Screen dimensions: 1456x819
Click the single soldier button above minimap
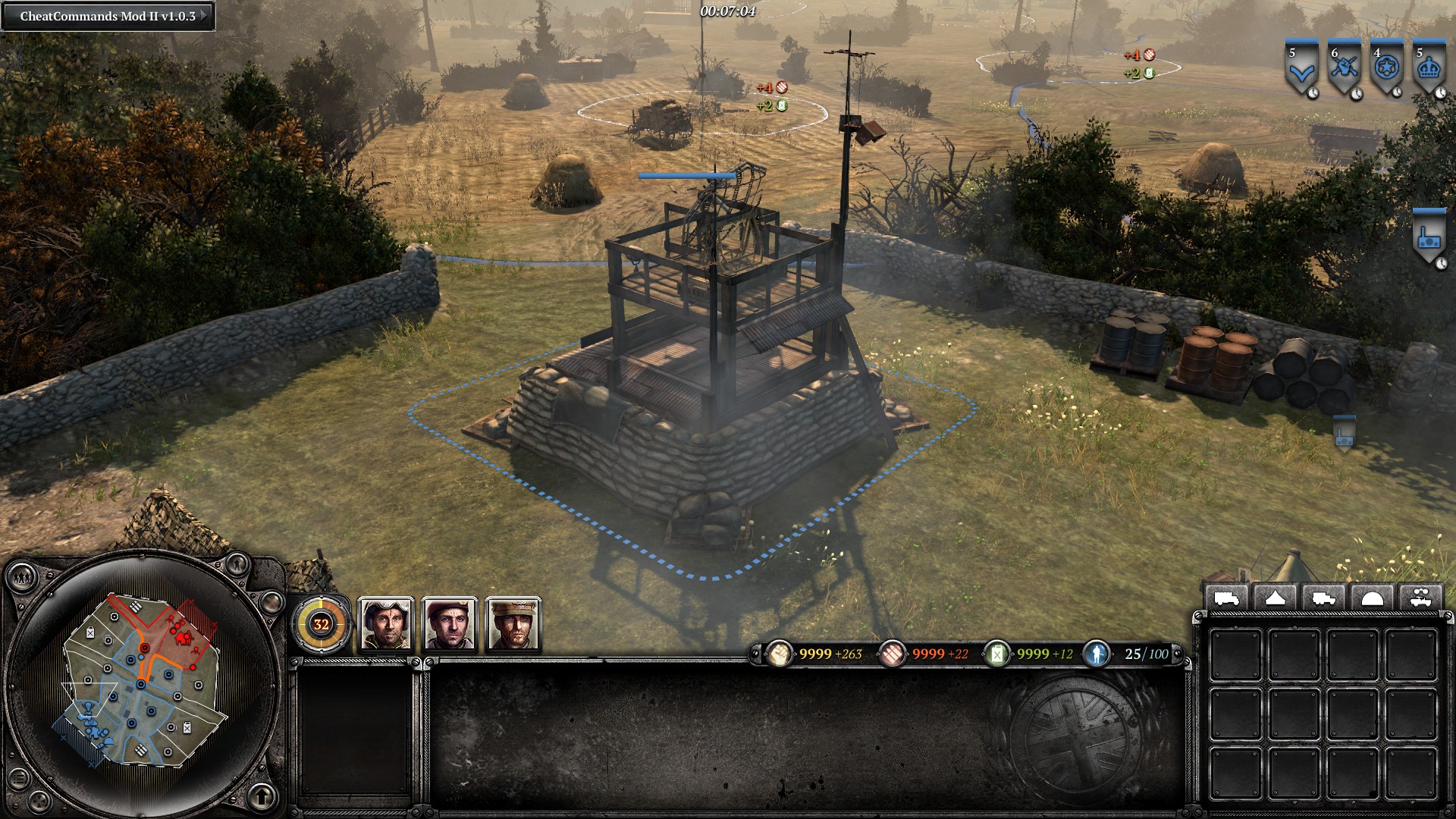coord(237,563)
